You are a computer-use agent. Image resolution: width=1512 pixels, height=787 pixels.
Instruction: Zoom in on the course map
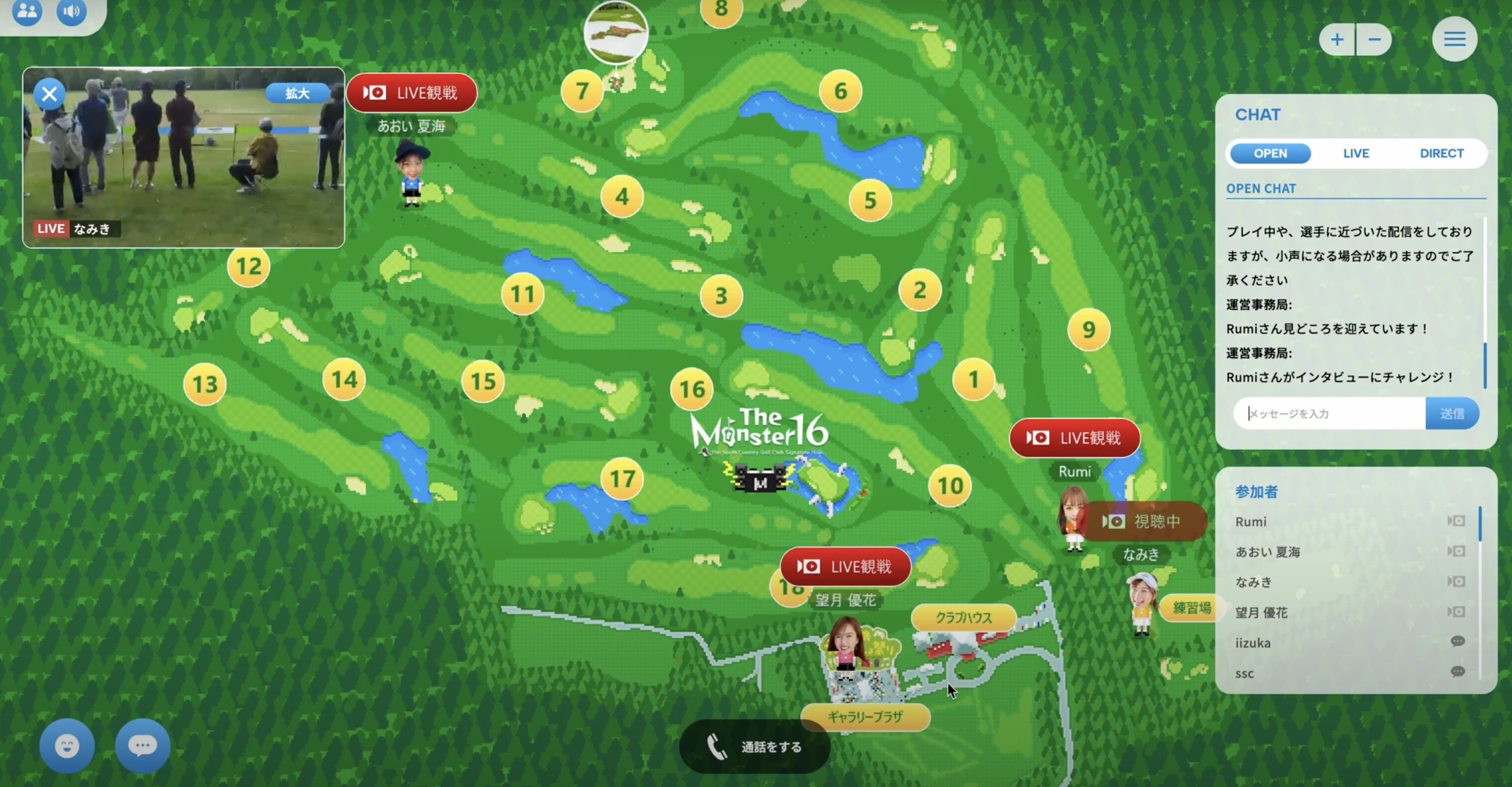pyautogui.click(x=1337, y=40)
